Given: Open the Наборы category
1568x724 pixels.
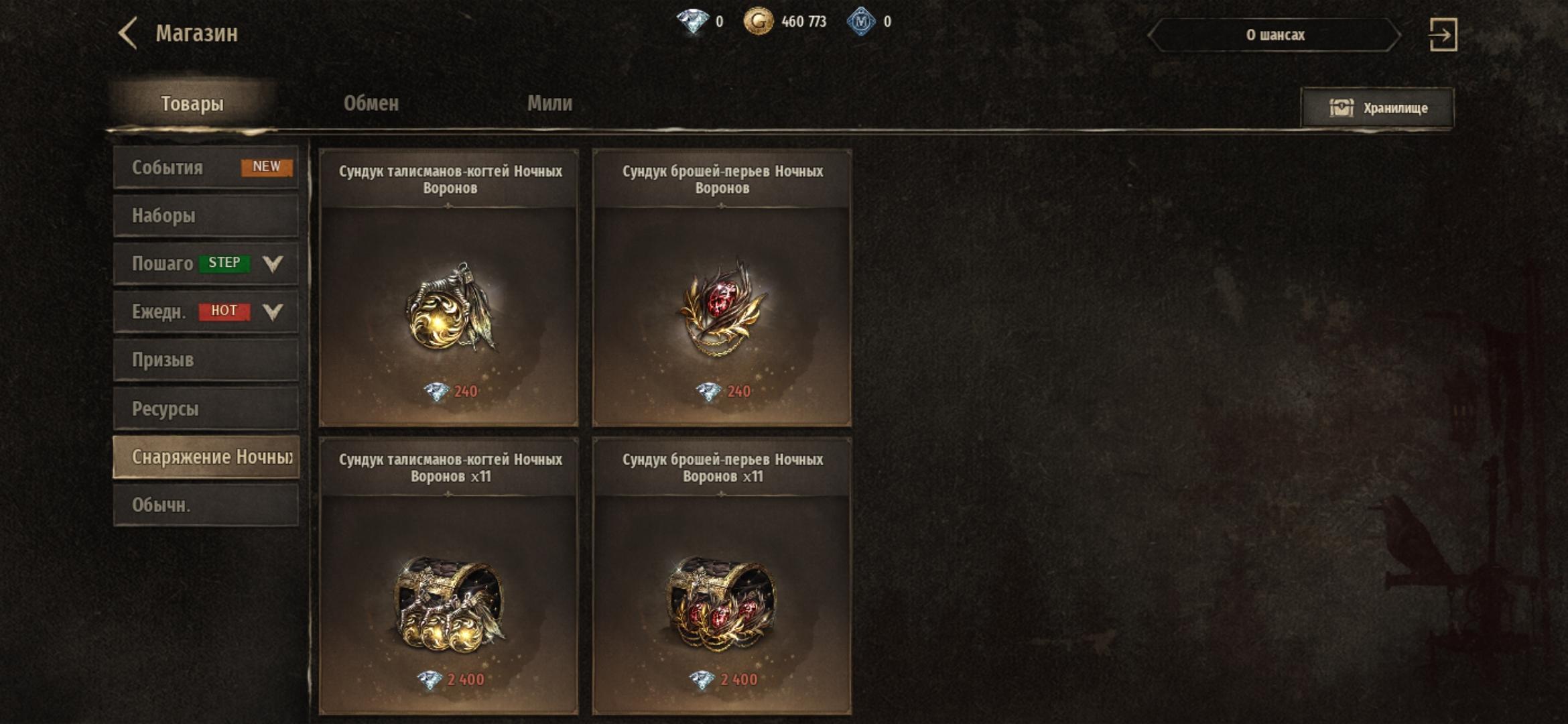Looking at the screenshot, I should (206, 216).
